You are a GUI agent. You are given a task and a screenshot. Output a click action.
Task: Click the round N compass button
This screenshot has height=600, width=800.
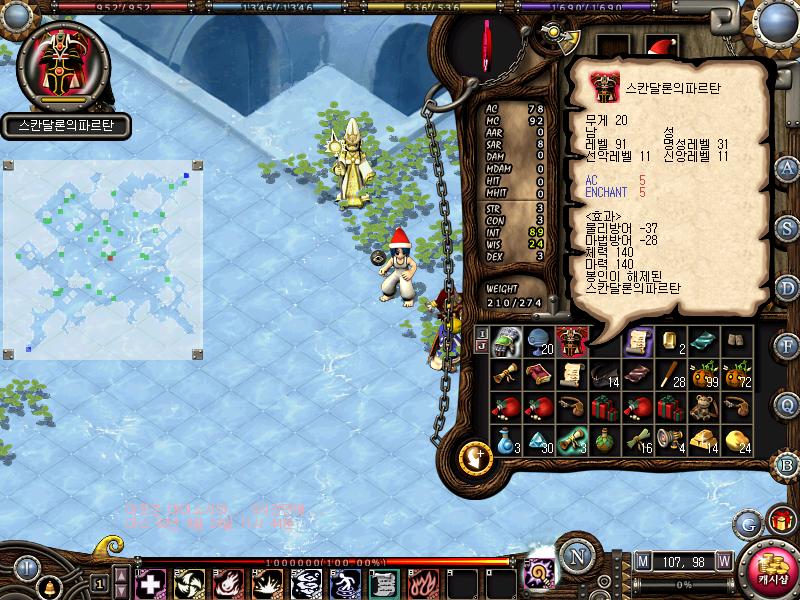coord(576,555)
